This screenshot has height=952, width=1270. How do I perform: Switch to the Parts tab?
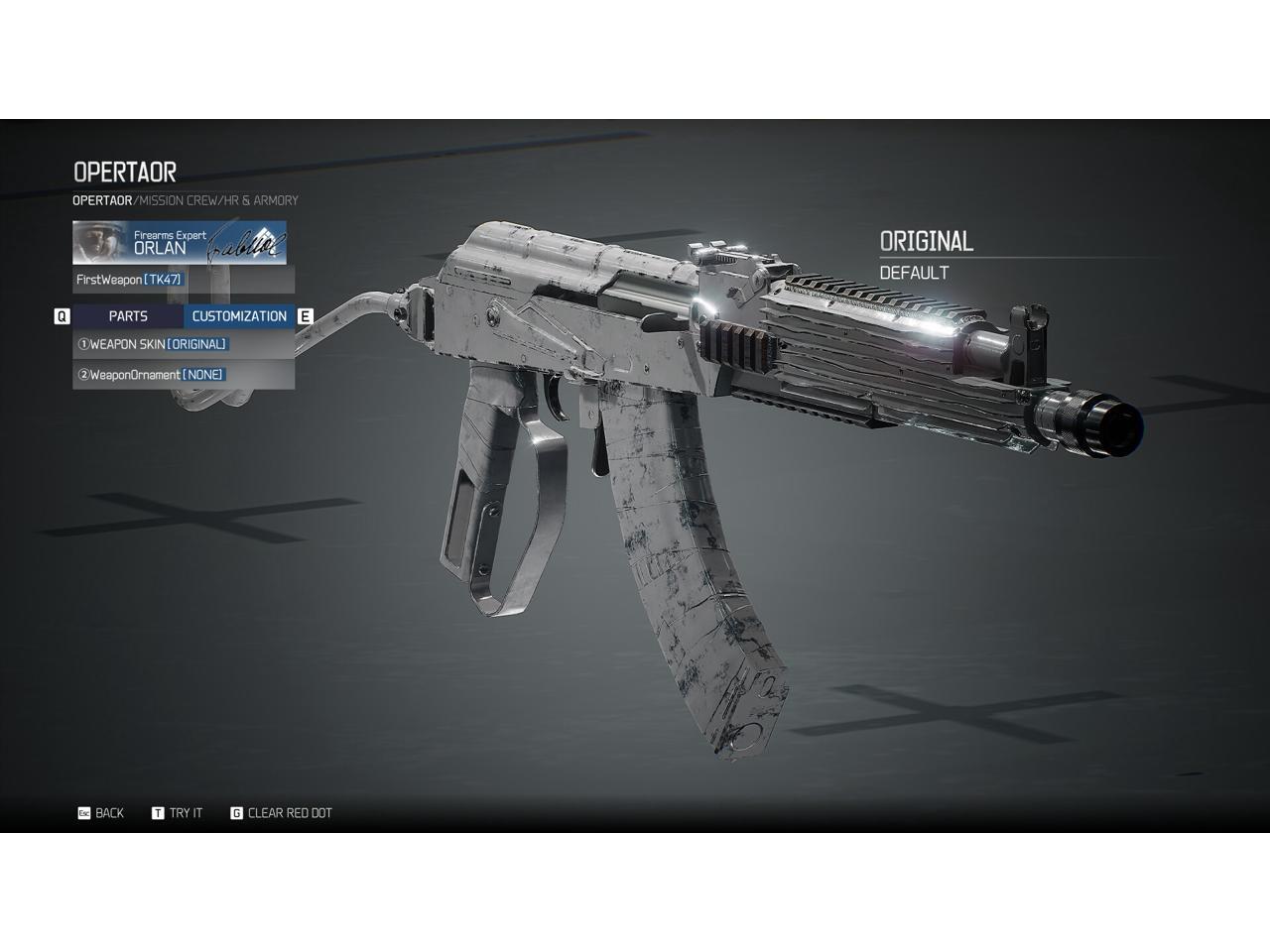[128, 316]
